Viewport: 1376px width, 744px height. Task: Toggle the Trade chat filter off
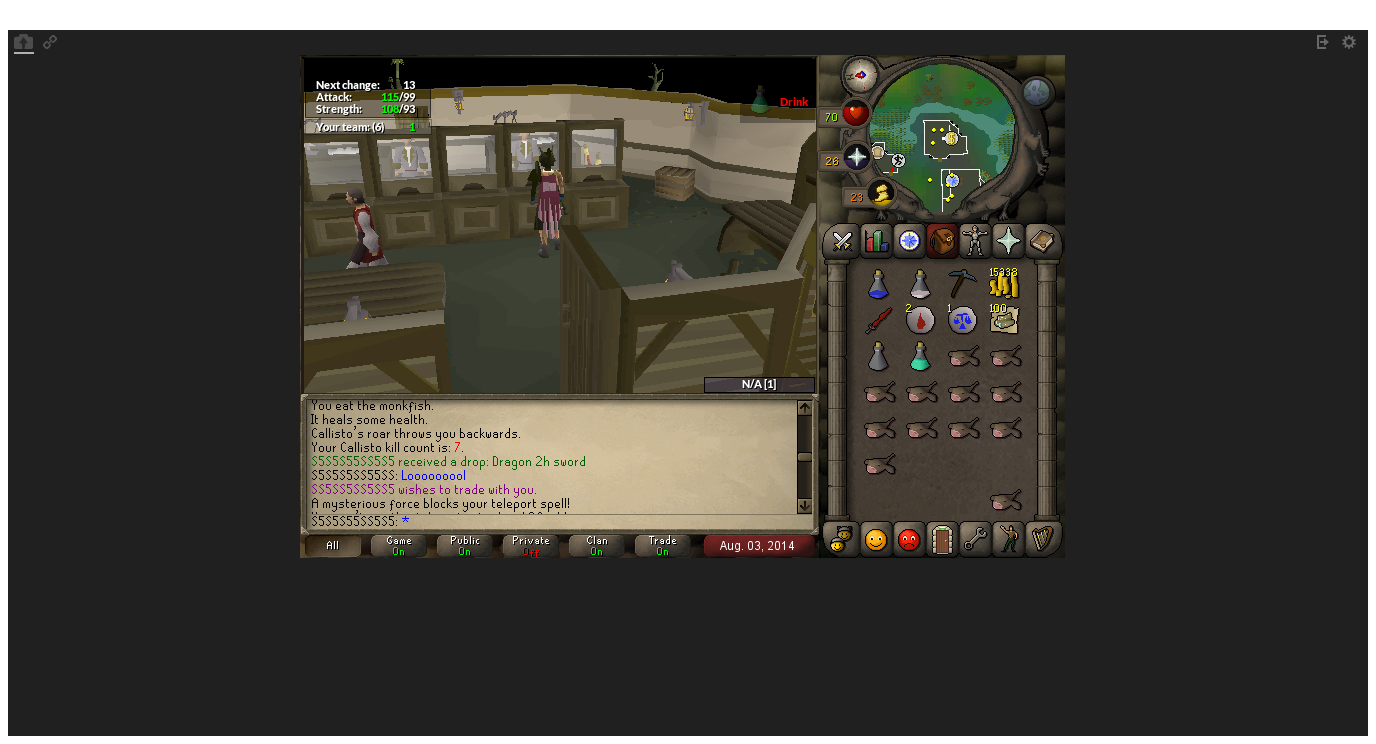[662, 544]
